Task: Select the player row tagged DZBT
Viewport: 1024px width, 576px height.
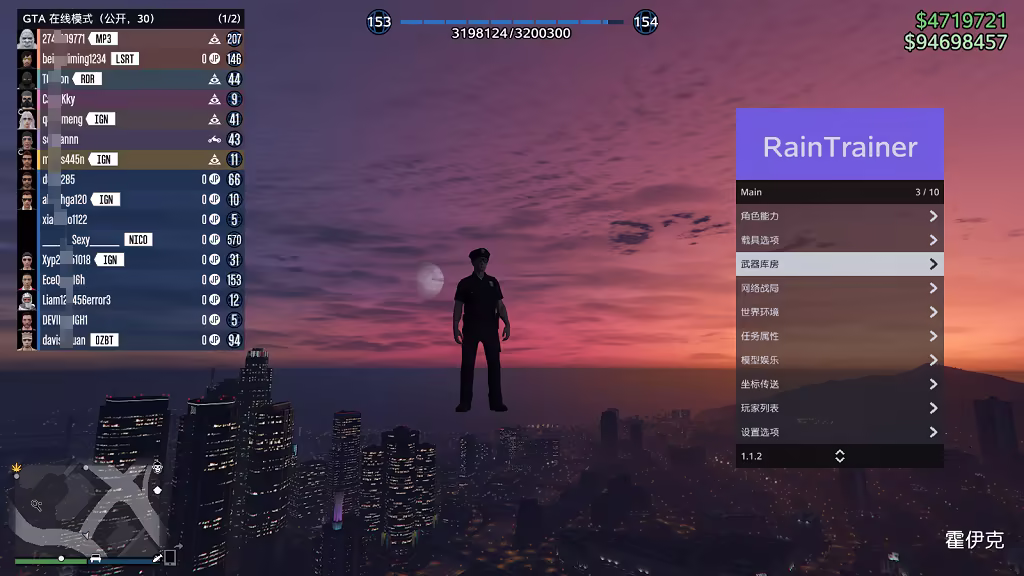Action: pos(130,340)
